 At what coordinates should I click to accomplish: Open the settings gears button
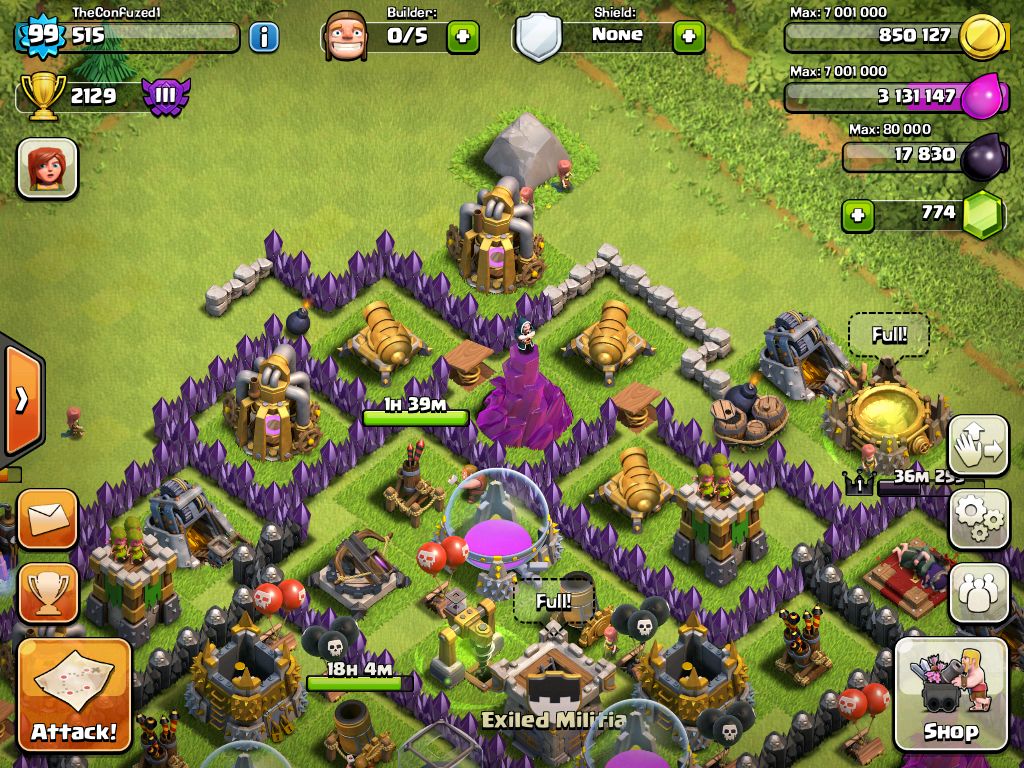coord(978,518)
